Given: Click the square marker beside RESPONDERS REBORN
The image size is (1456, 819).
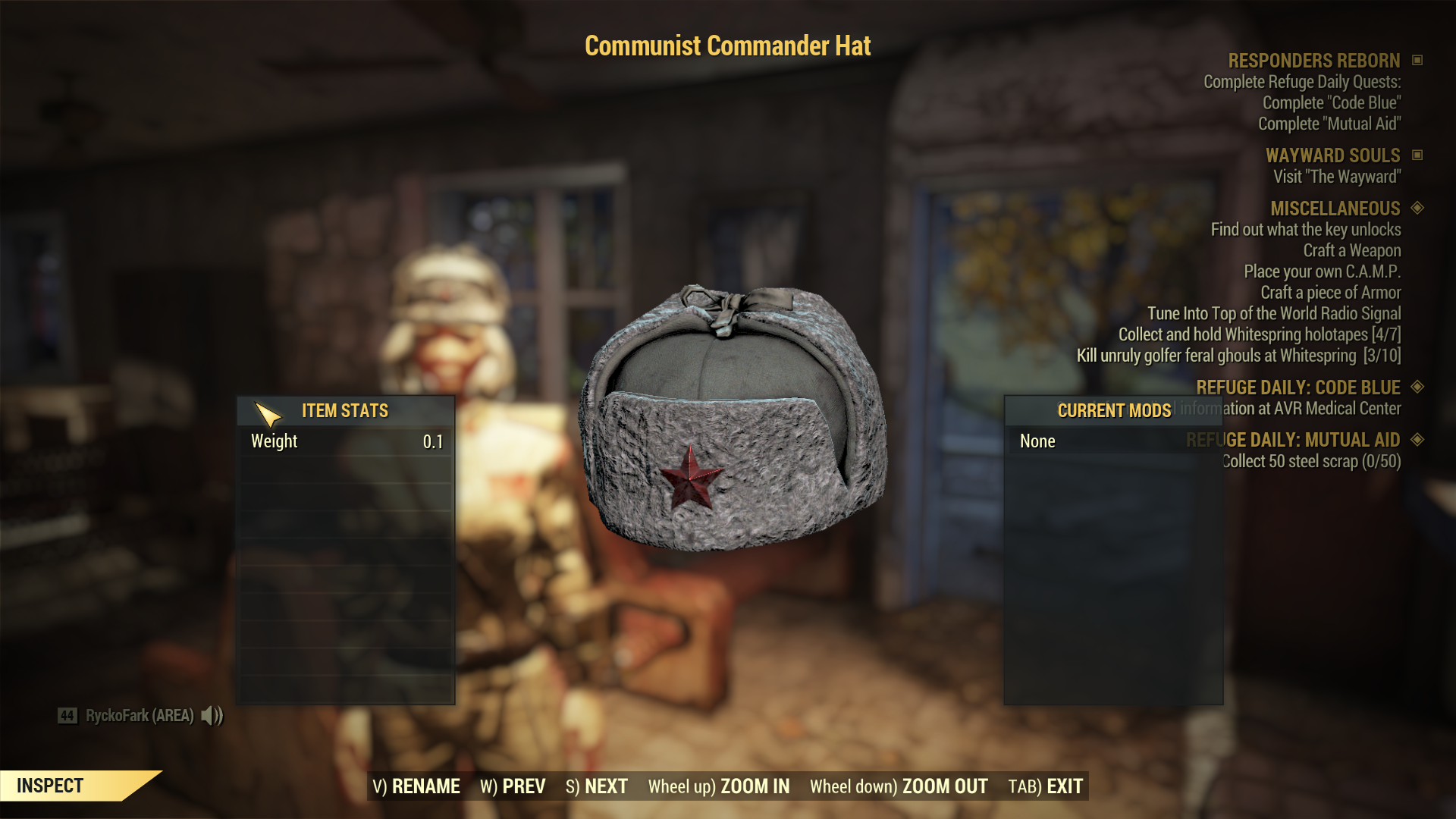Looking at the screenshot, I should (x=1418, y=61).
